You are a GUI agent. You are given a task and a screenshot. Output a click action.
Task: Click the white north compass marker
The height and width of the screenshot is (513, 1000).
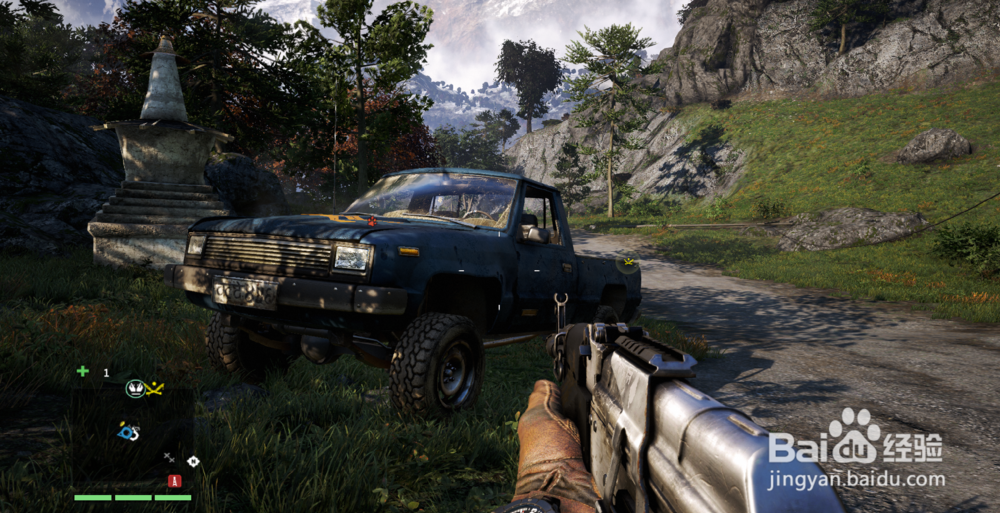tap(193, 461)
